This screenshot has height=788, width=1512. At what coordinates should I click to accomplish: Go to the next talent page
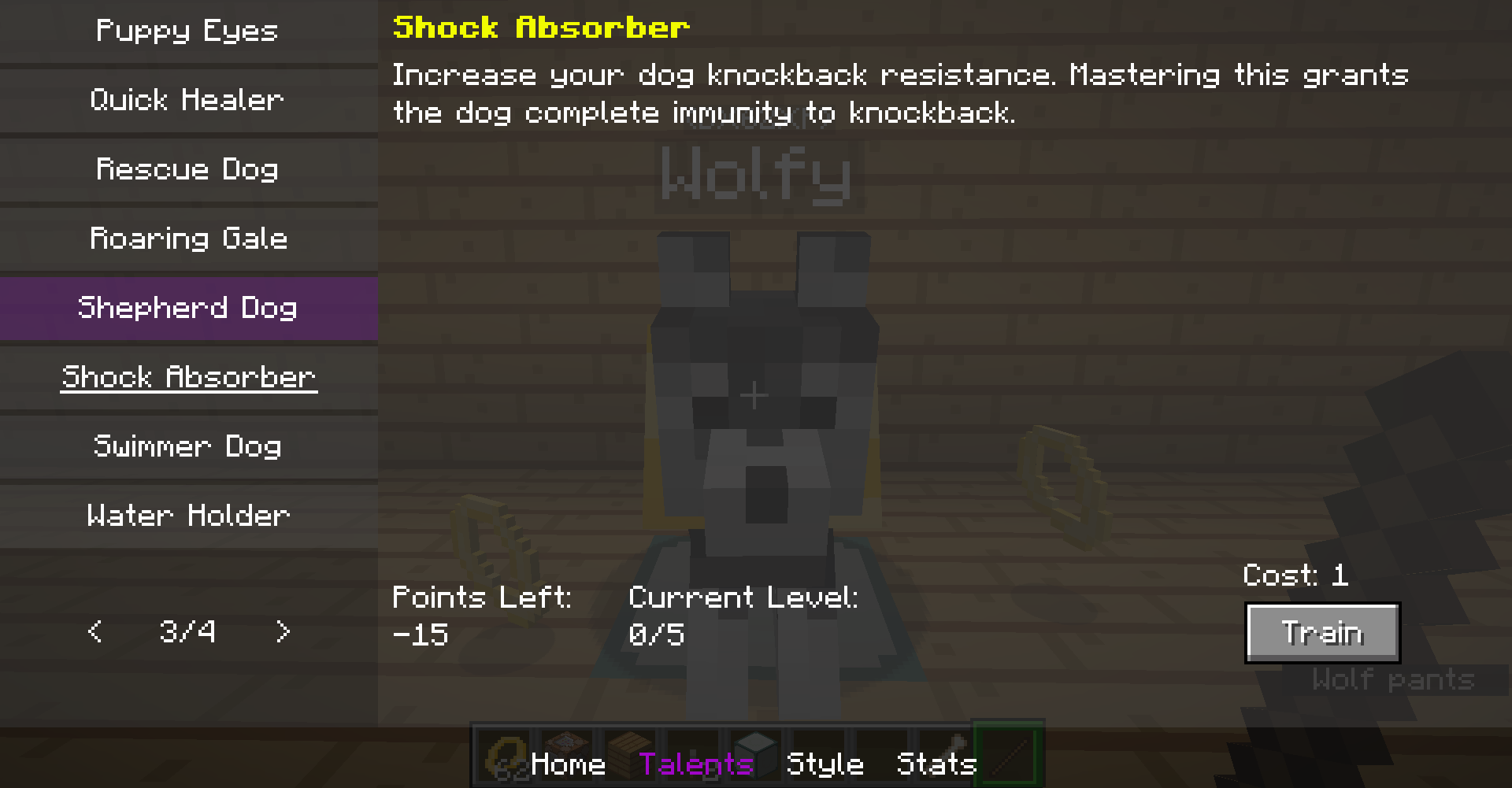coord(283,631)
